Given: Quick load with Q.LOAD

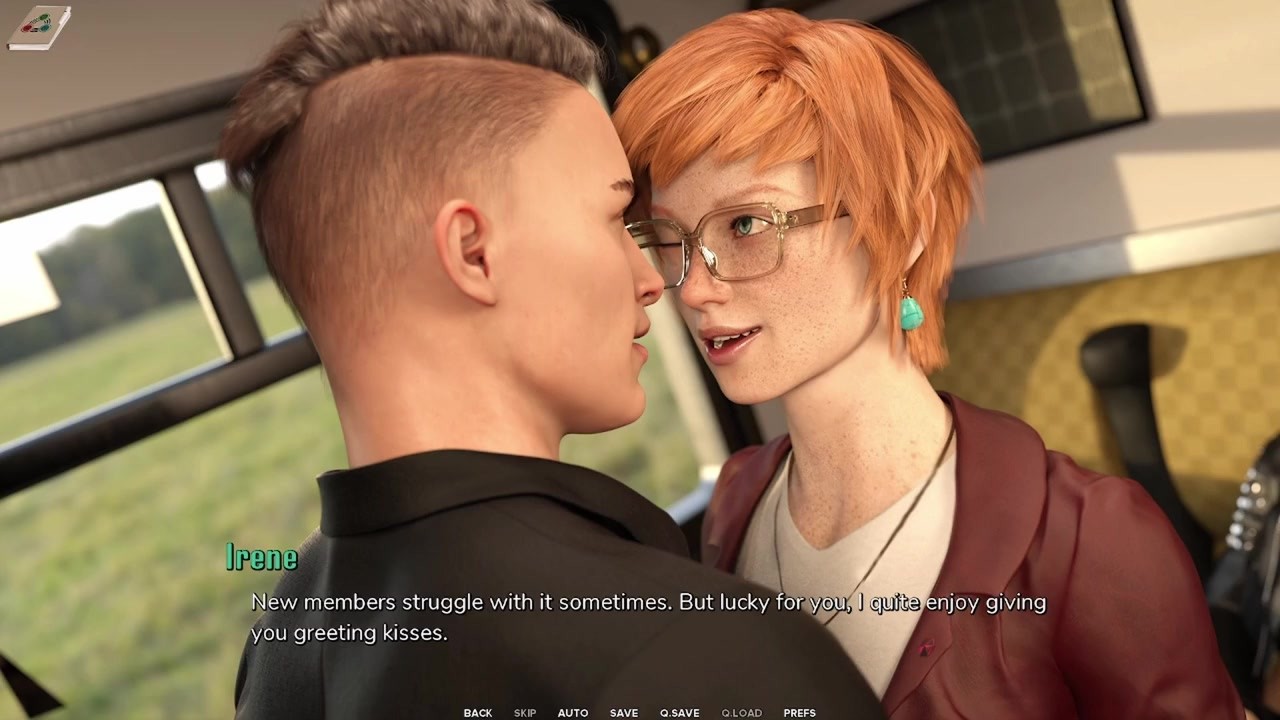Looking at the screenshot, I should [x=742, y=713].
